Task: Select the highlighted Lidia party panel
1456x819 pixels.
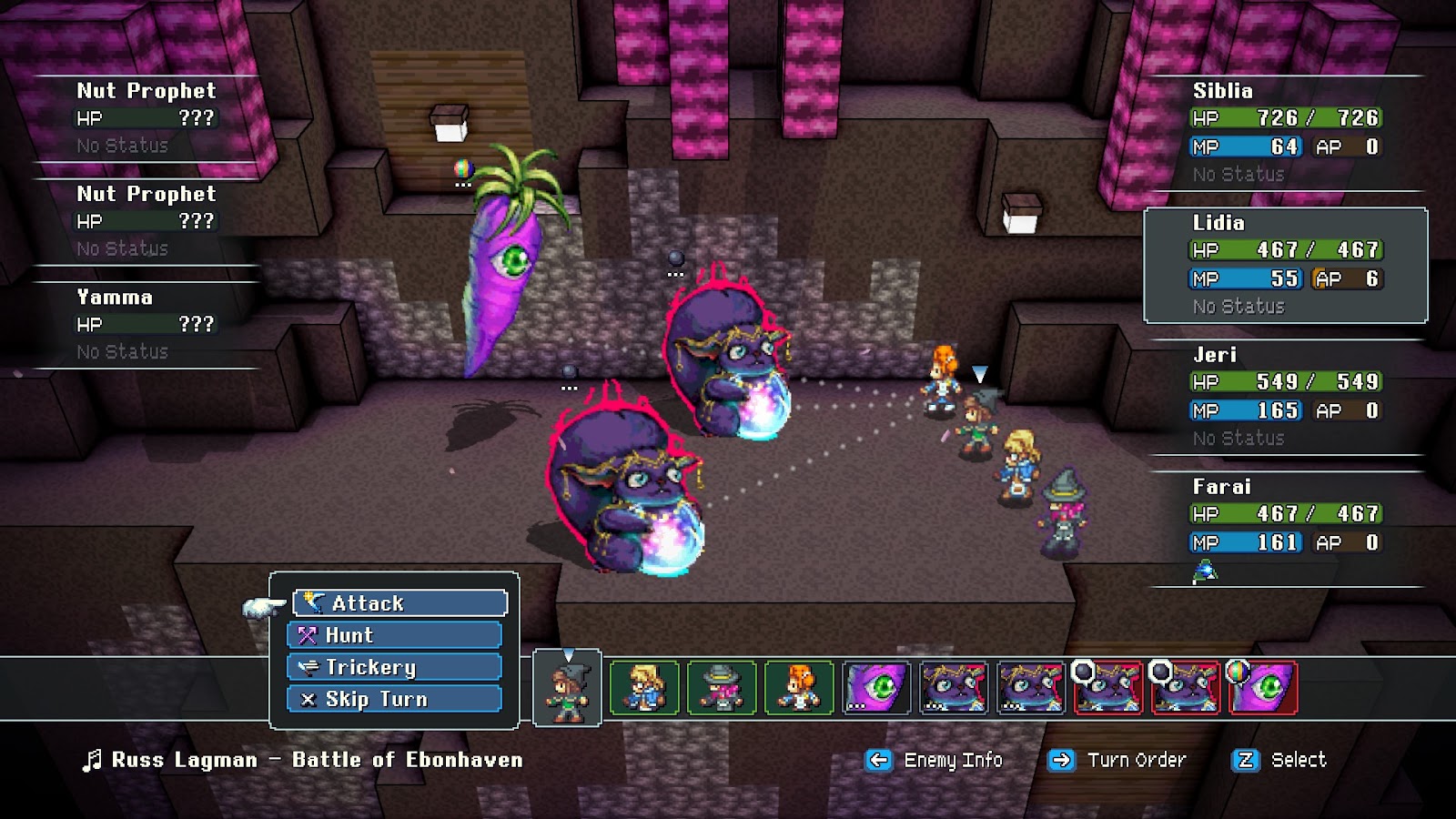Action: pos(1285,265)
